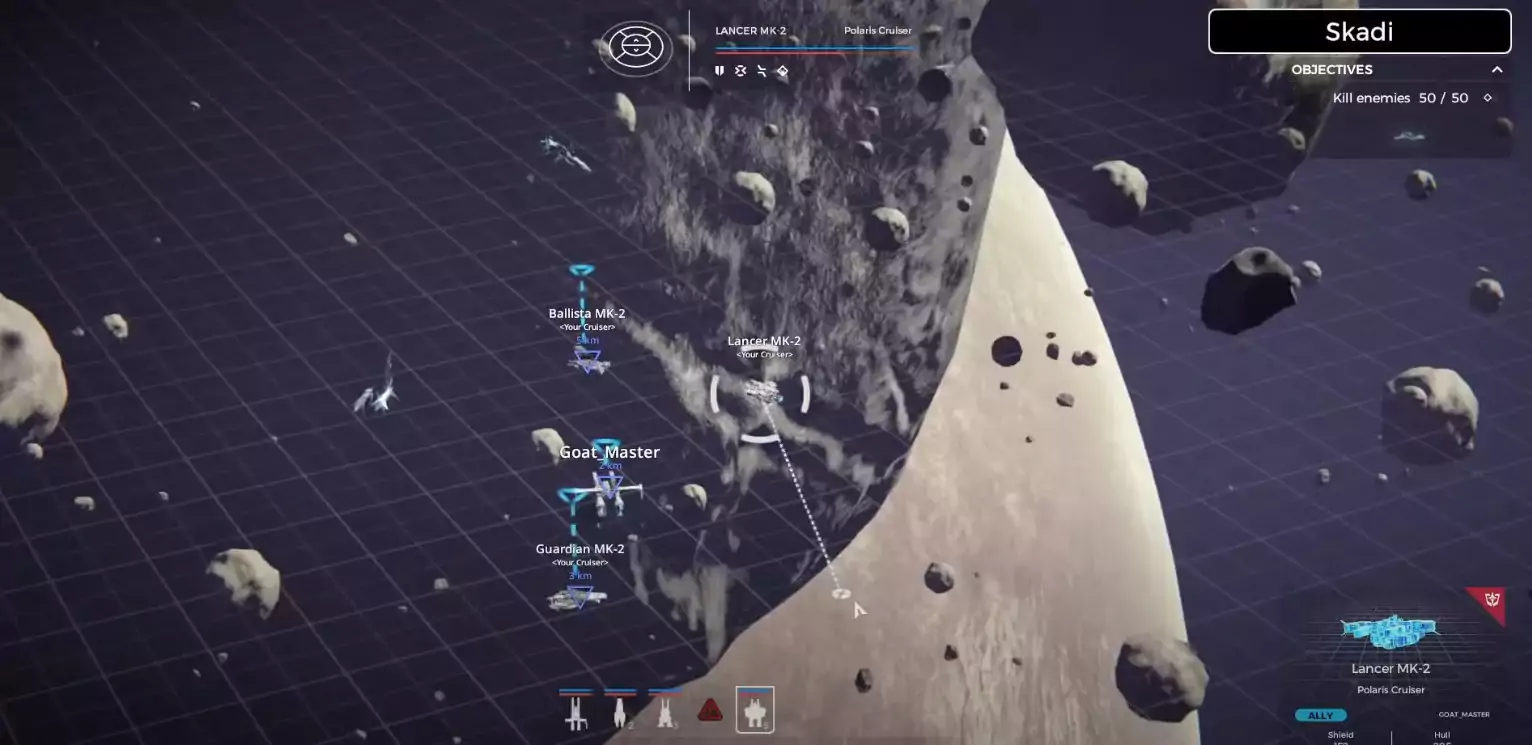
Task: Click the hexagonal cross ability icon
Action: tap(740, 71)
